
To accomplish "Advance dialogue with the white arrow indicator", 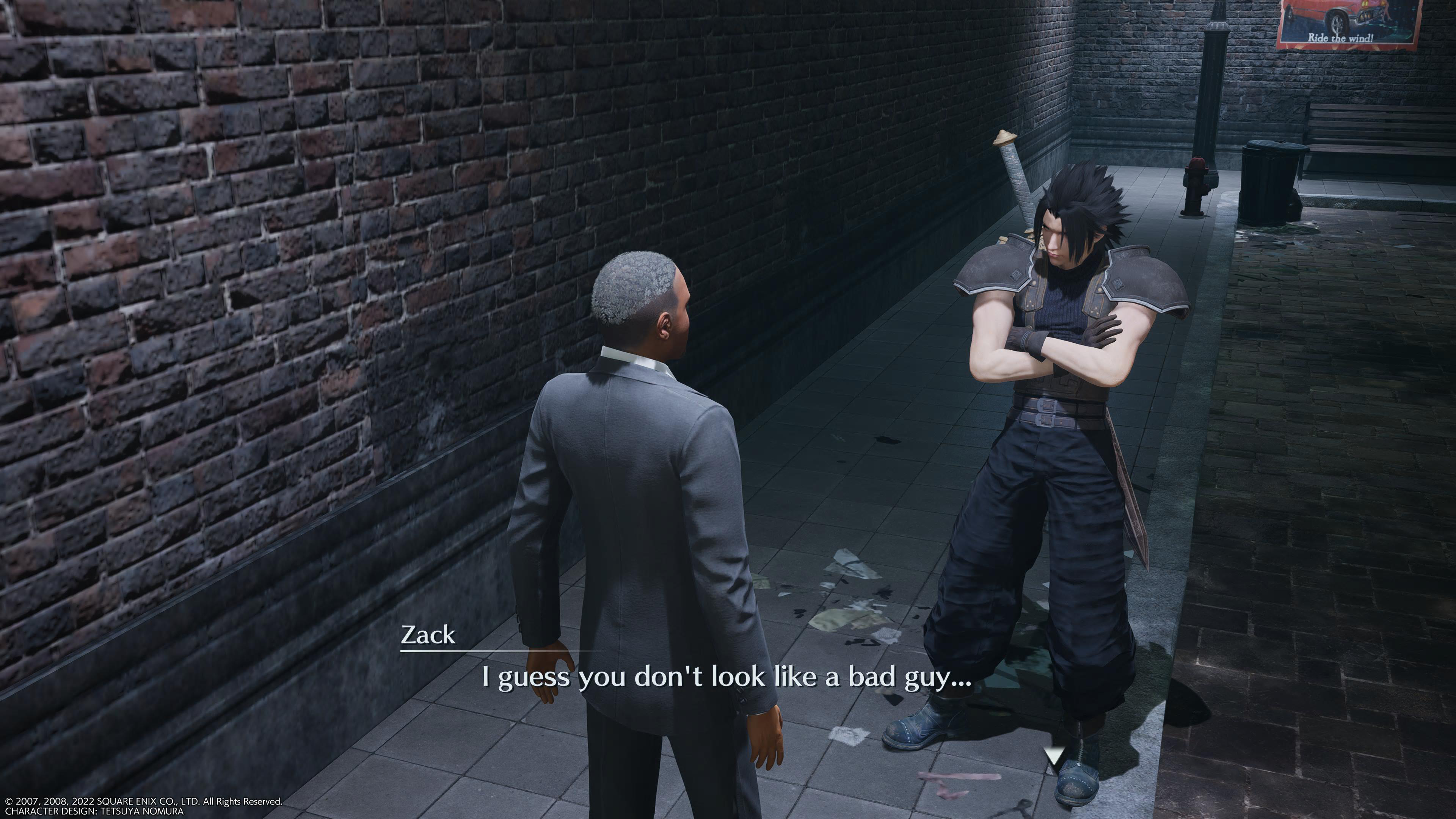I will [x=1053, y=755].
